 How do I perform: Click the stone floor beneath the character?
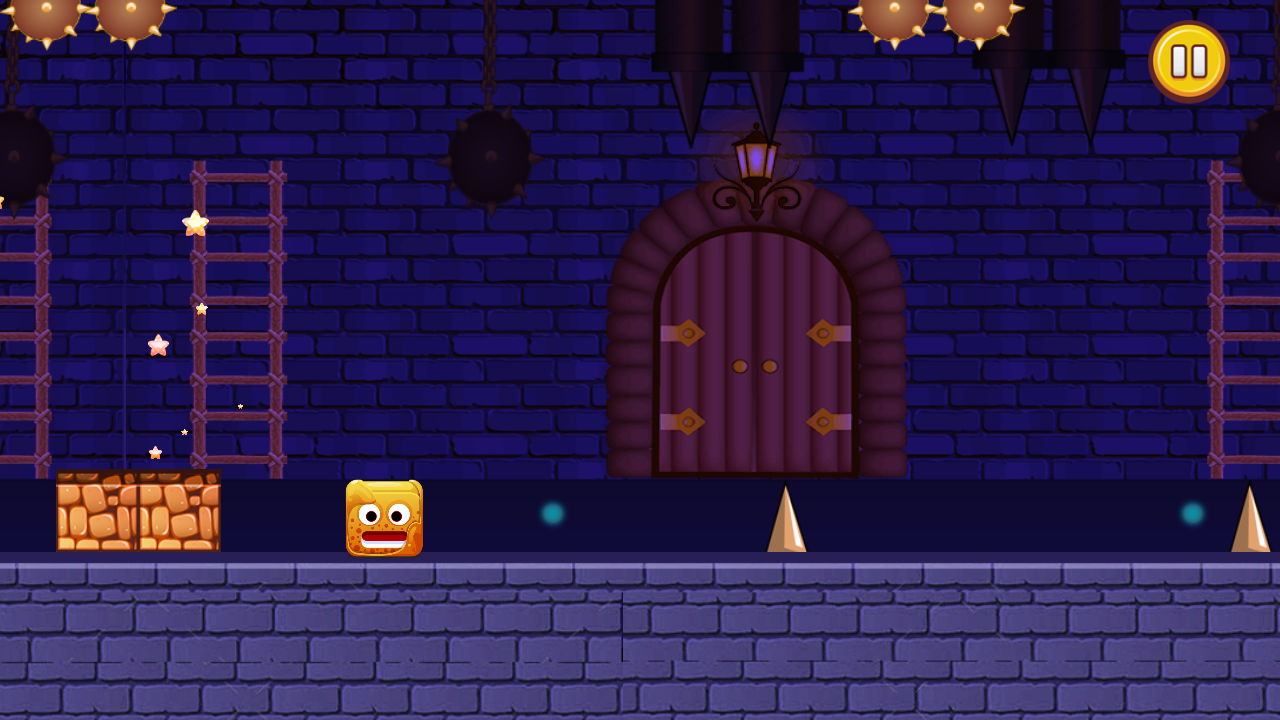click(x=385, y=630)
